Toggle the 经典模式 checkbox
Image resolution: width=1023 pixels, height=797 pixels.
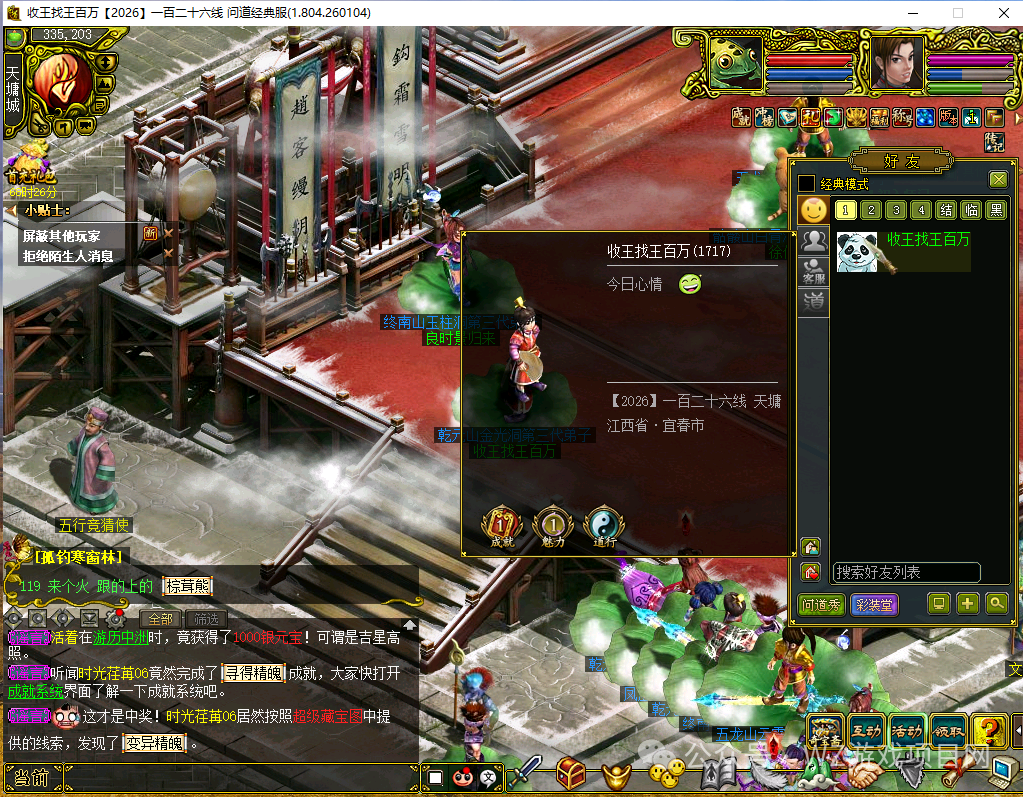[806, 184]
